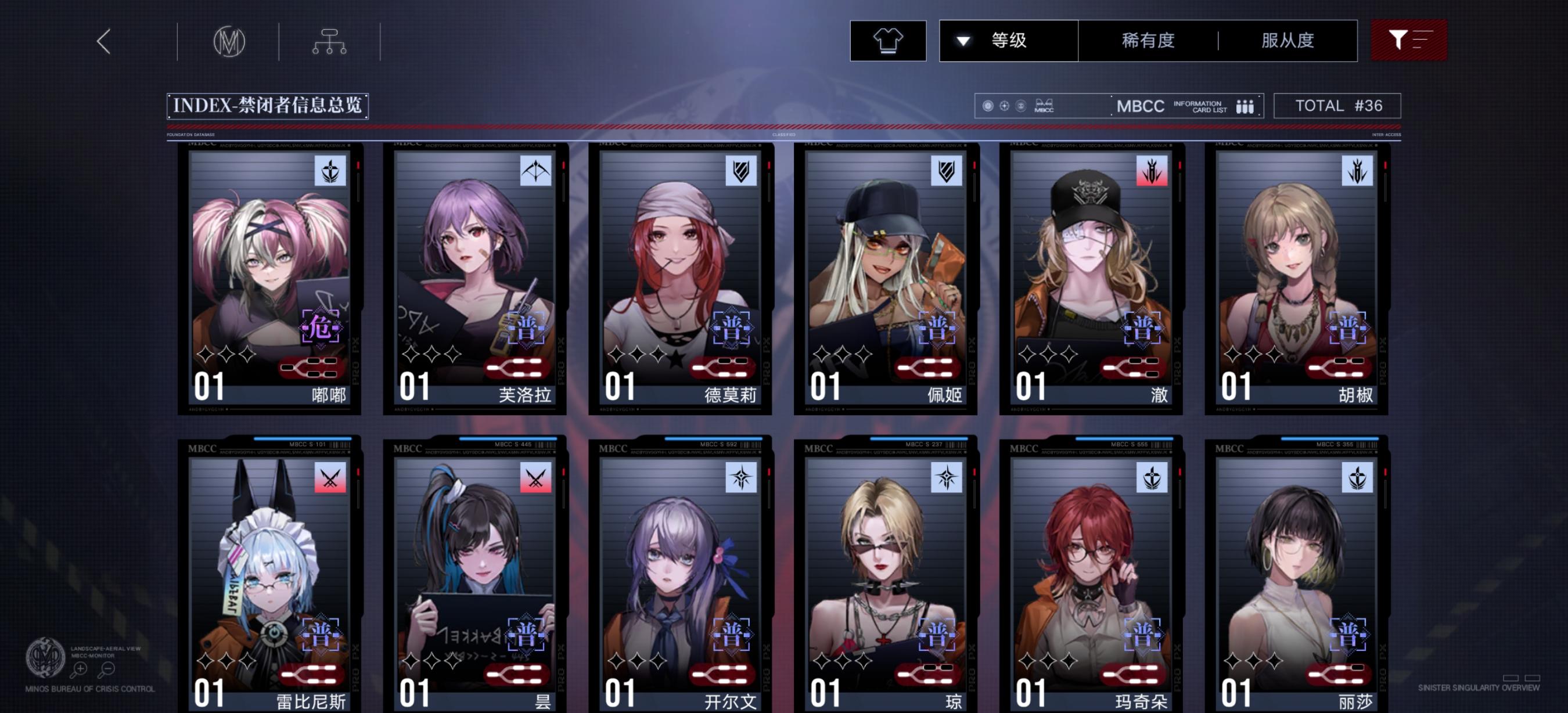The height and width of the screenshot is (713, 1568).
Task: Tap the back arrow to exit the index
Action: pos(105,40)
